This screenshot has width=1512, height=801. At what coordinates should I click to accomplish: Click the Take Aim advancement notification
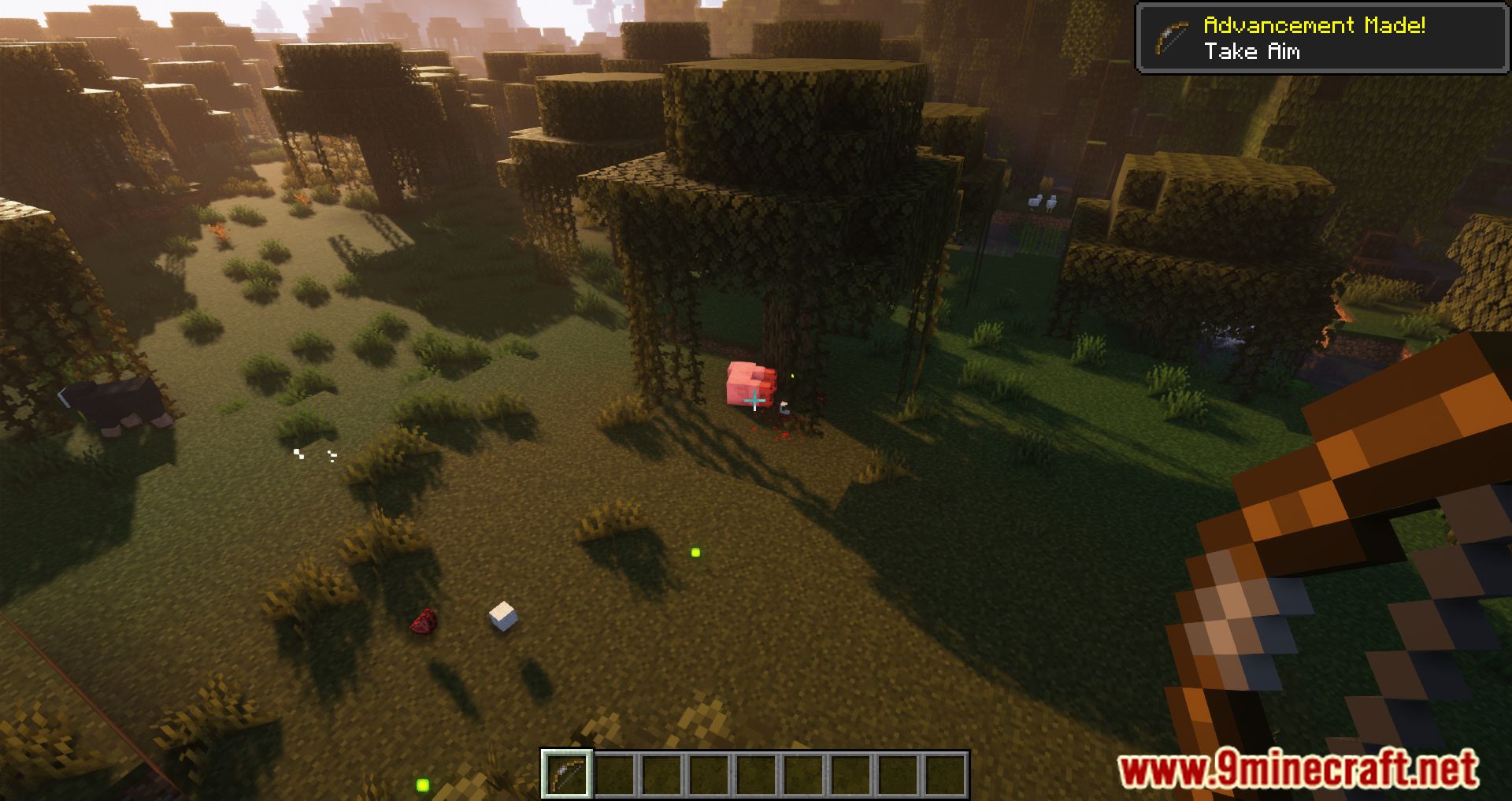[1321, 38]
